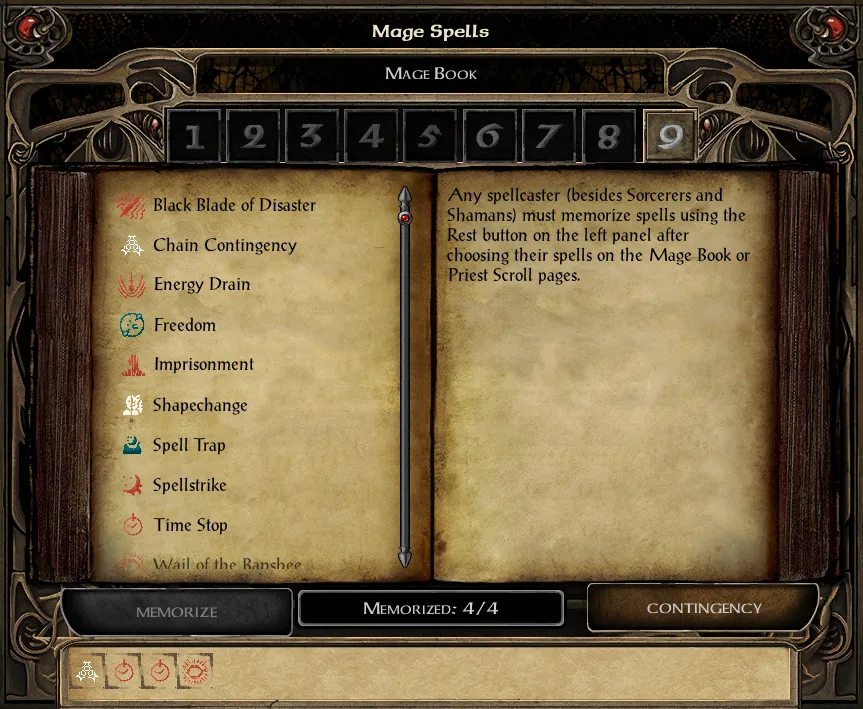Choose the Shapechange spell
Image resolution: width=863 pixels, height=709 pixels.
[200, 406]
